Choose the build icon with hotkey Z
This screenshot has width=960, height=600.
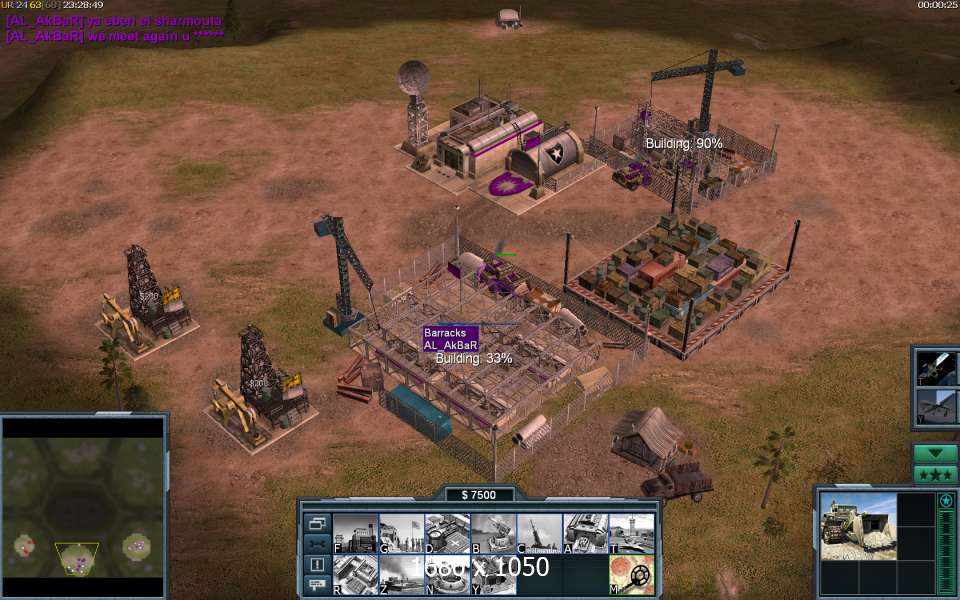pyautogui.click(x=401, y=574)
